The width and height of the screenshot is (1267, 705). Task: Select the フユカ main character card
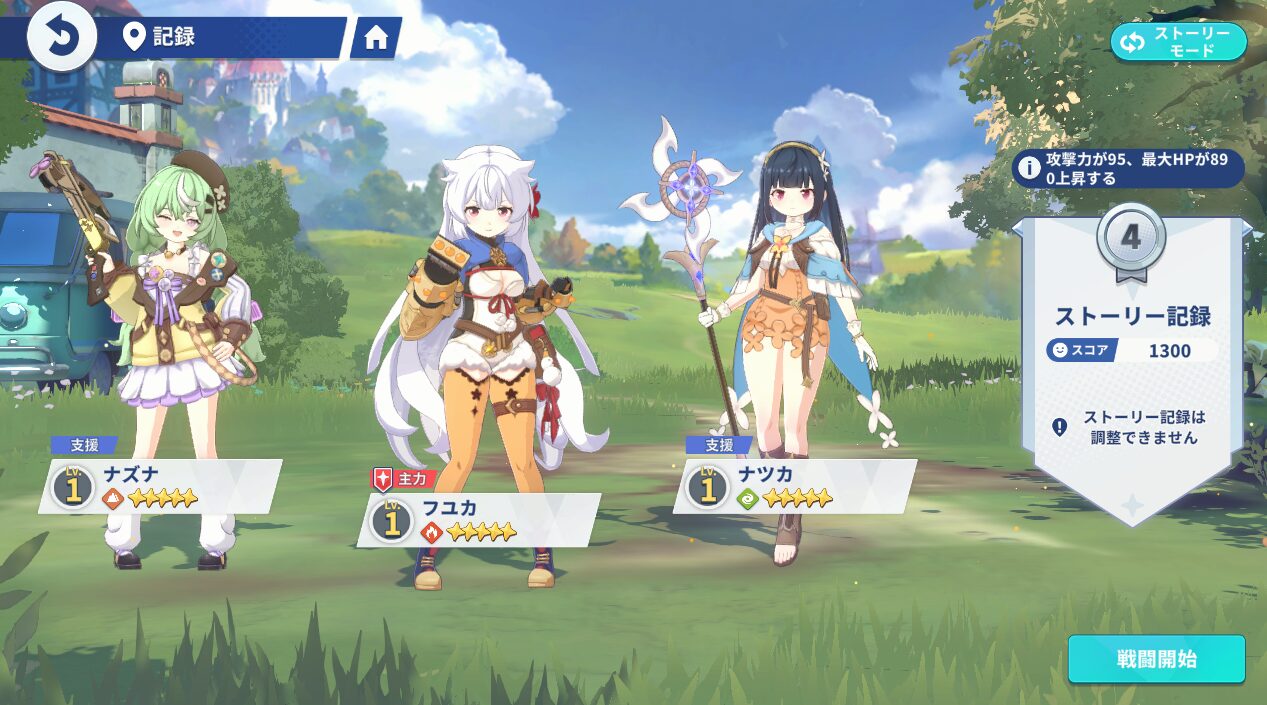point(478,520)
